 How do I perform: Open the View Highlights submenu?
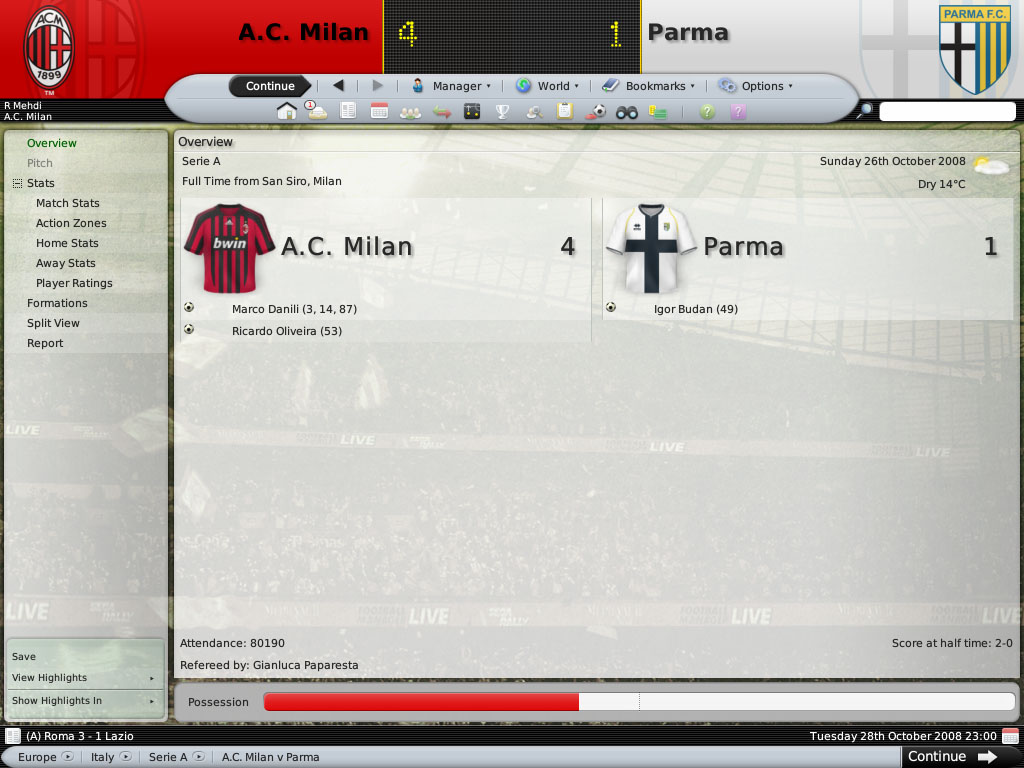coord(50,678)
